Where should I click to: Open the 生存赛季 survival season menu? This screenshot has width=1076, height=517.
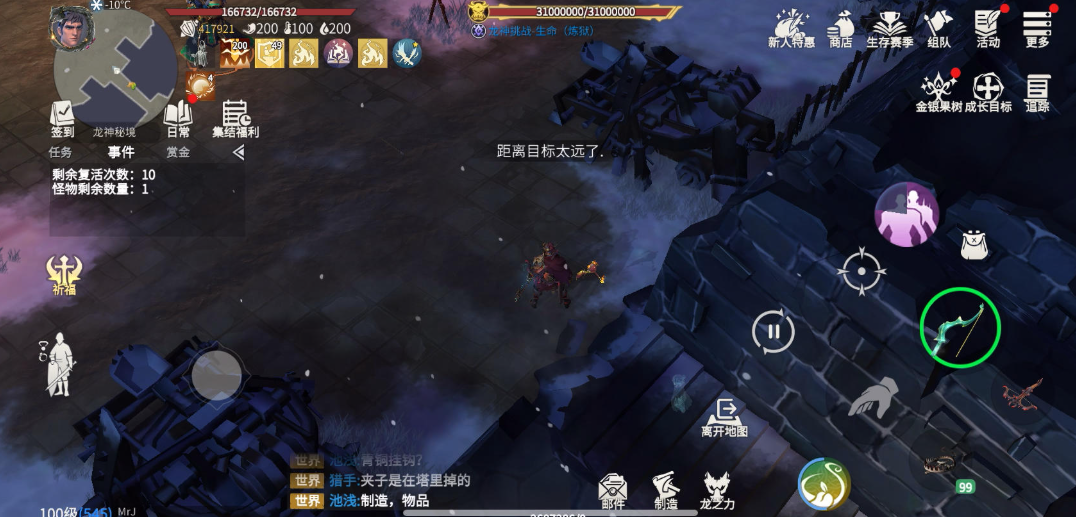click(x=889, y=27)
